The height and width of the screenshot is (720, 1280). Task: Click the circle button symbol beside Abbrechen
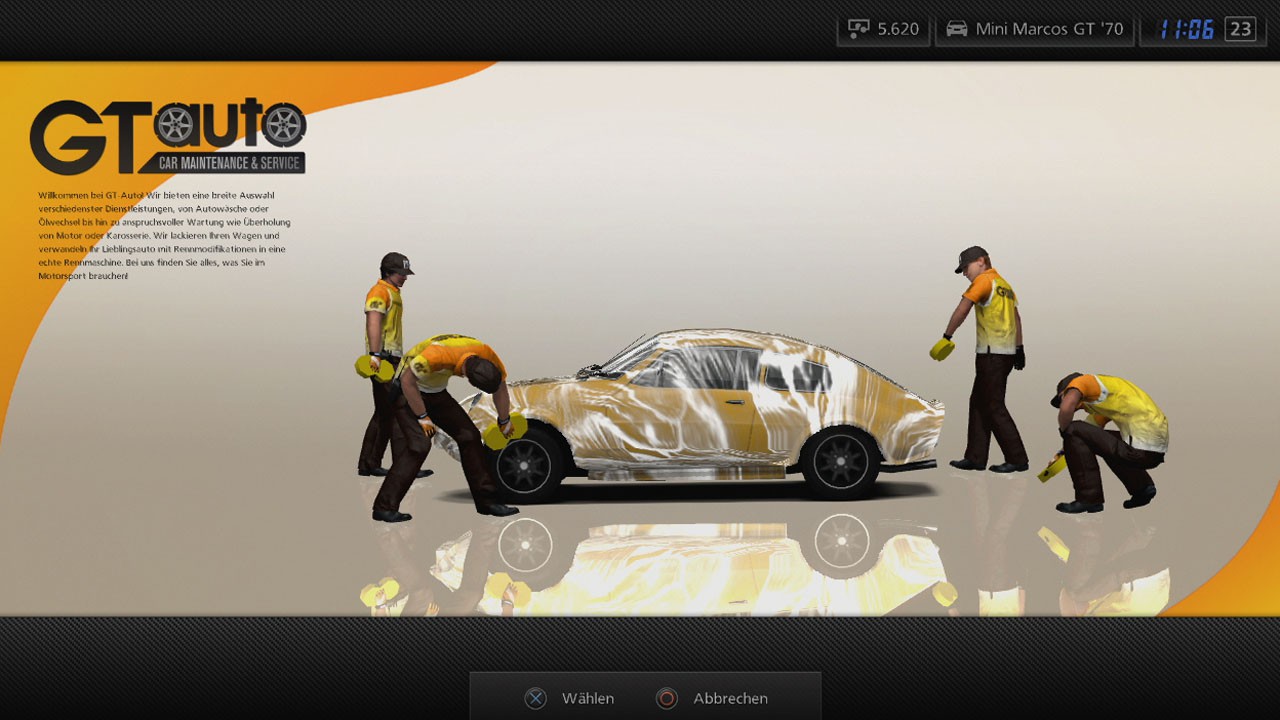(668, 698)
